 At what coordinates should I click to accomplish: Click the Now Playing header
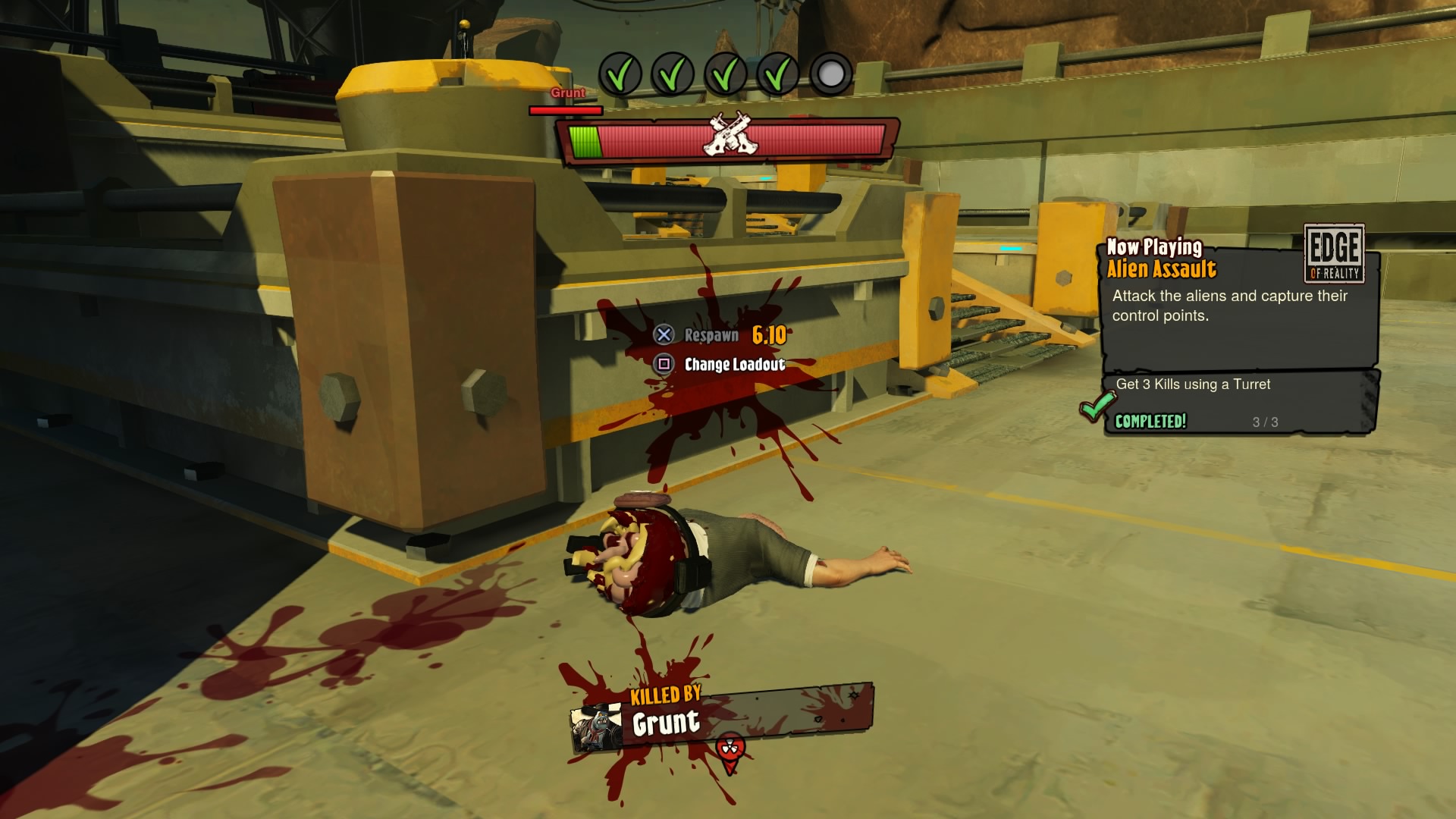[1155, 247]
